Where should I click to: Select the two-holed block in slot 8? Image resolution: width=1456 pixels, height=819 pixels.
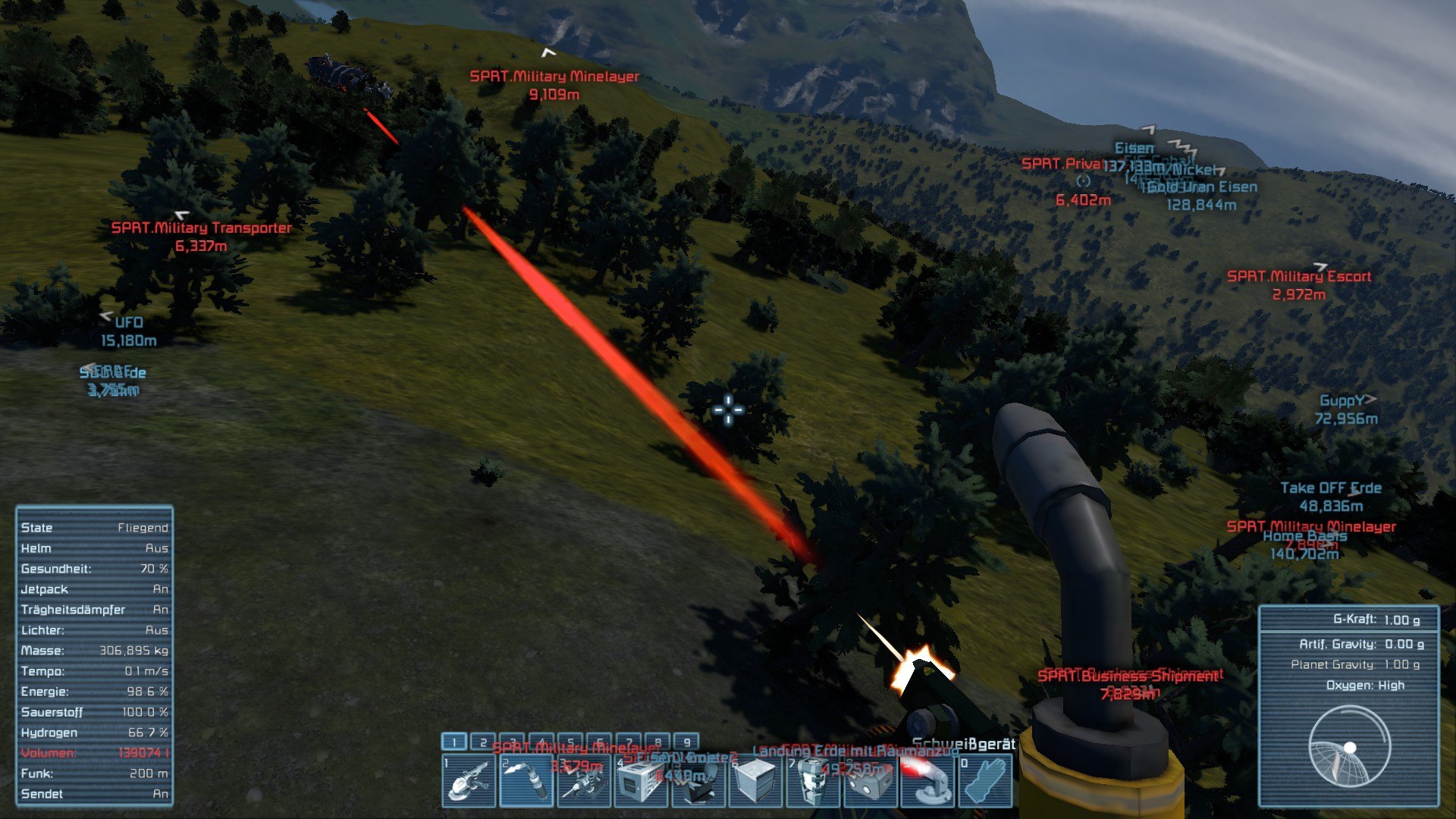click(871, 780)
